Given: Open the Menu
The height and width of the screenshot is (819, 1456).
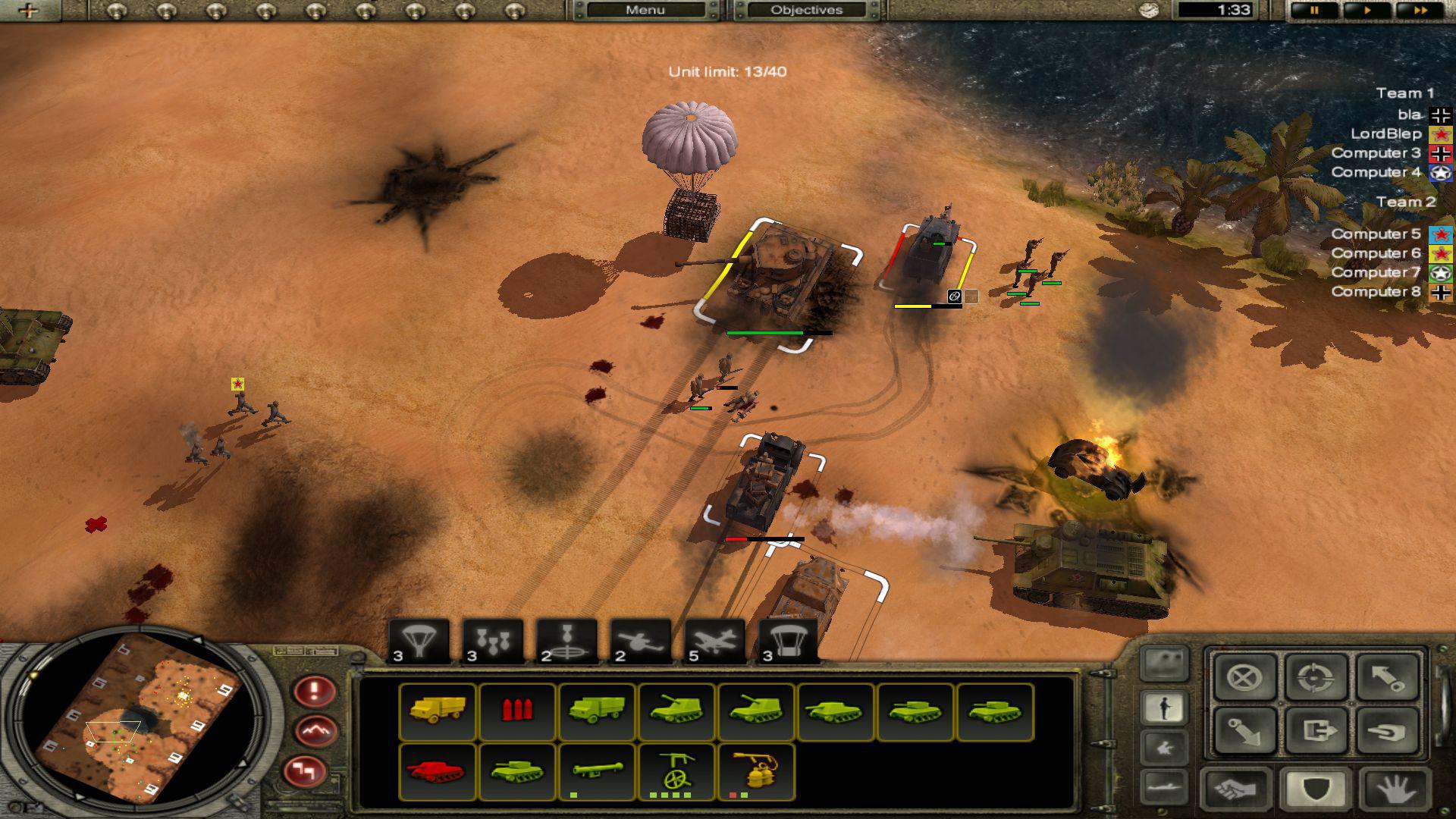Looking at the screenshot, I should point(645,10).
